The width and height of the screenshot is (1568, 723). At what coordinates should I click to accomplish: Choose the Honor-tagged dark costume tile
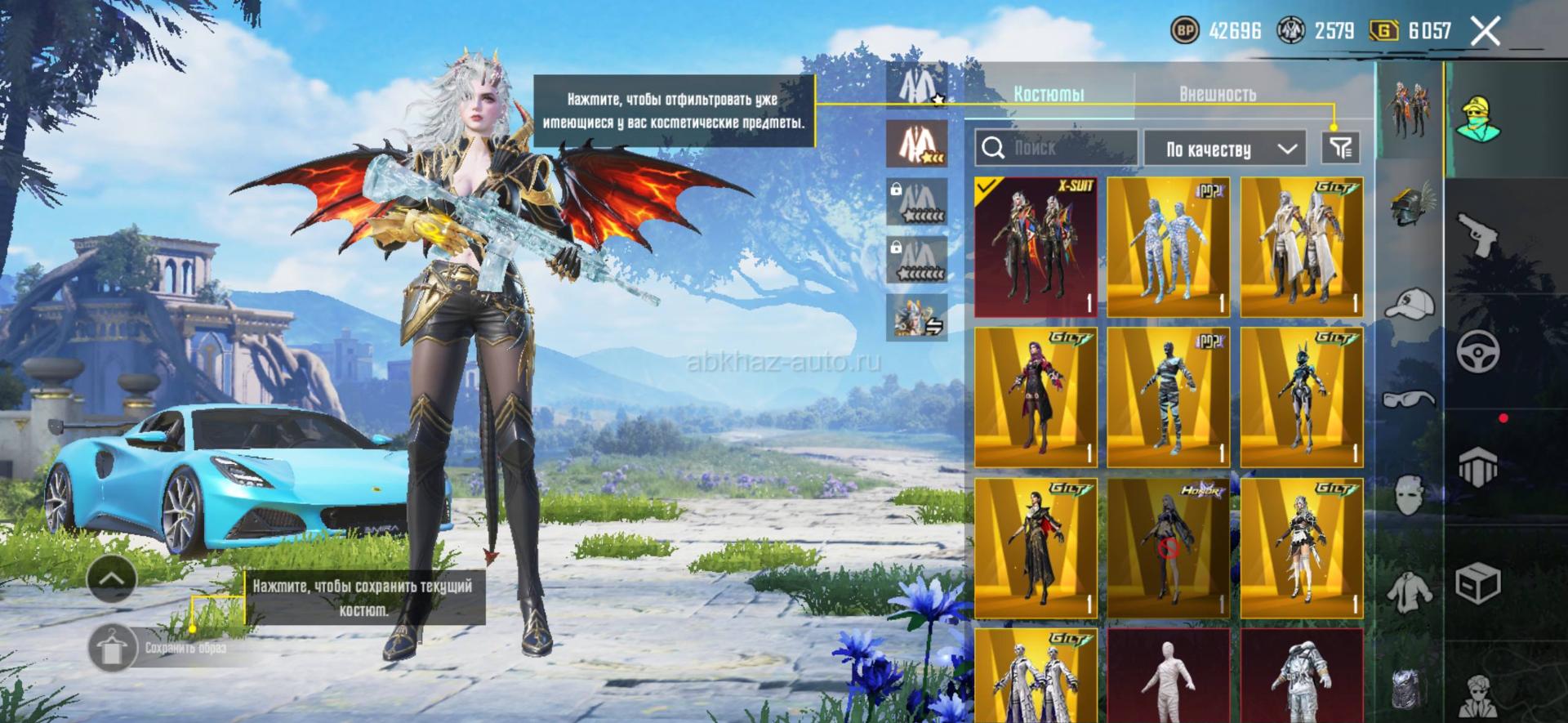pos(1168,549)
